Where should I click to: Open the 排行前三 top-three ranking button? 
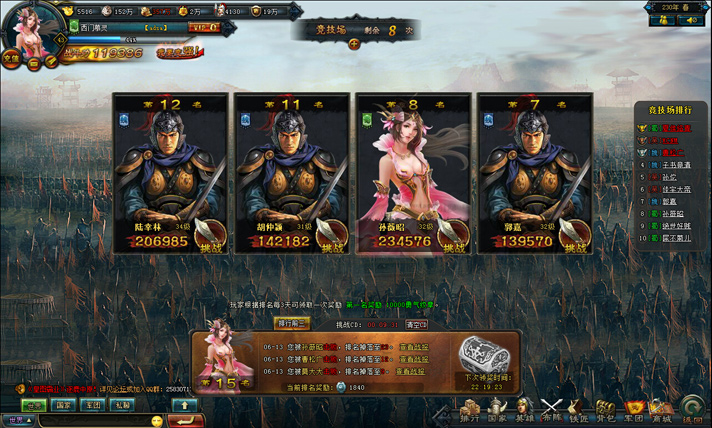292,323
